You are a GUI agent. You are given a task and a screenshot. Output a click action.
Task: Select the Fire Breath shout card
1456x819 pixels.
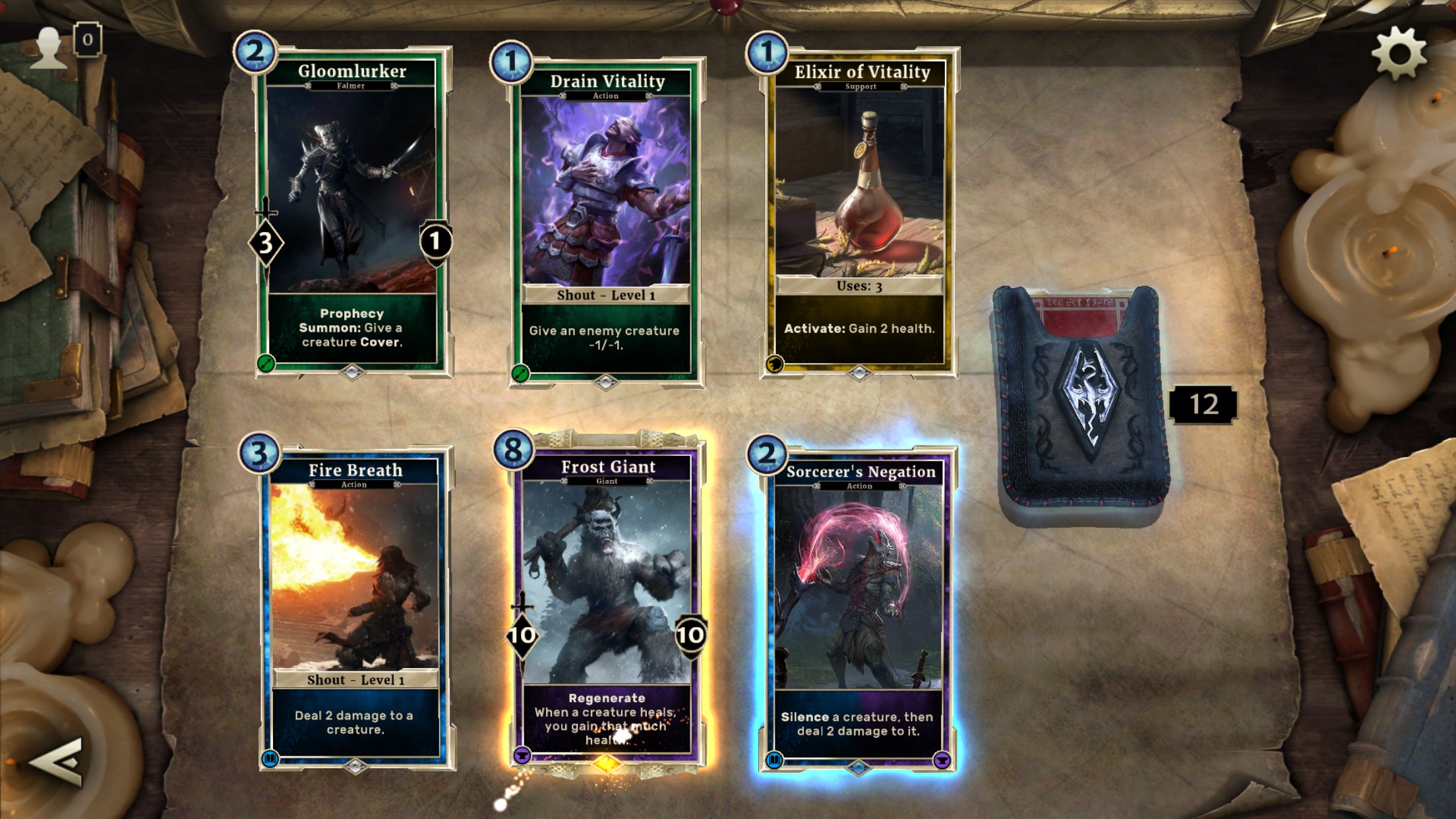[x=355, y=608]
